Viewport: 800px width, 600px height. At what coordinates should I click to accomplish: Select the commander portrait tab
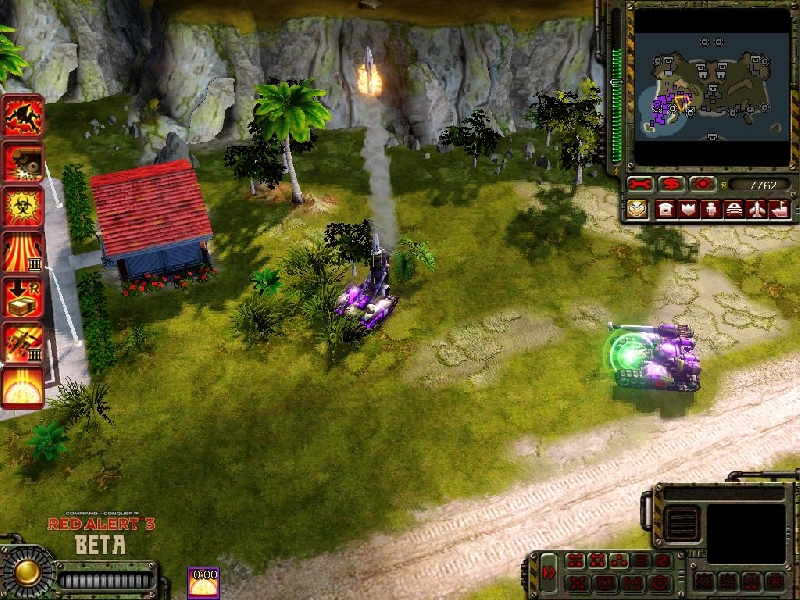point(637,209)
